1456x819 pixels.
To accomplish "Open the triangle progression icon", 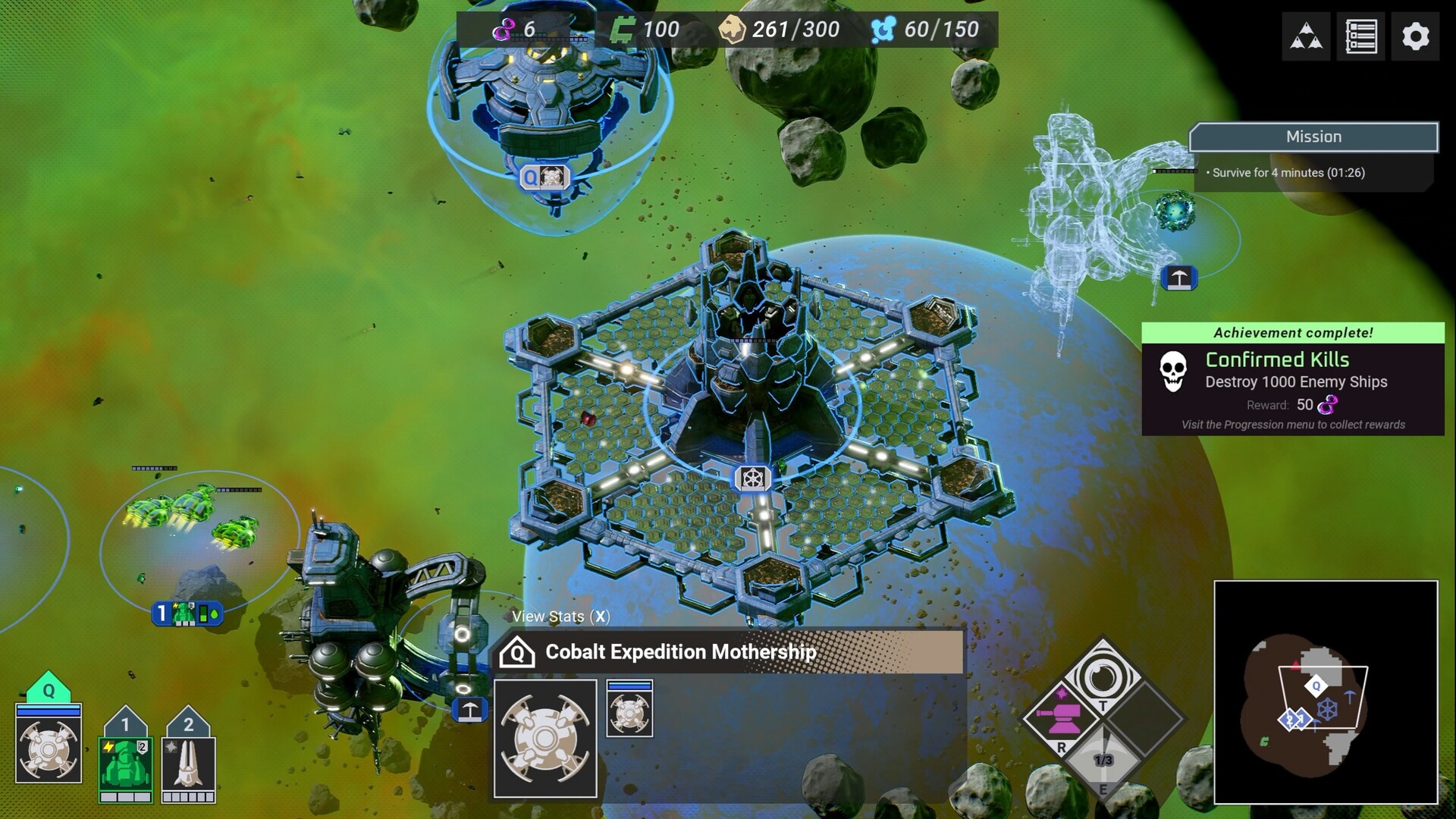I will 1306,36.
